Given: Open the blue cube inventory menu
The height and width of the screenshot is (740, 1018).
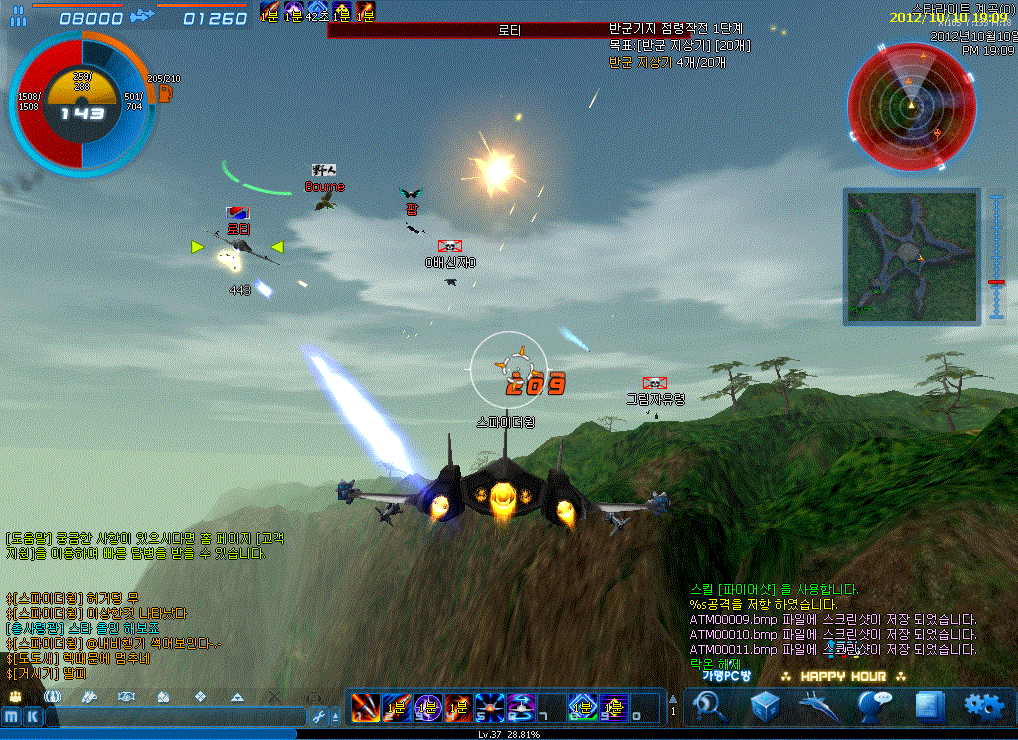Looking at the screenshot, I should click(765, 705).
